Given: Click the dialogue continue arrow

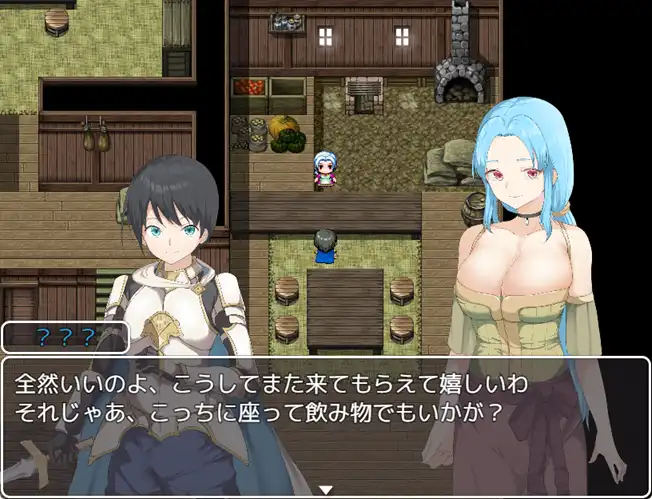Looking at the screenshot, I should tap(325, 489).
